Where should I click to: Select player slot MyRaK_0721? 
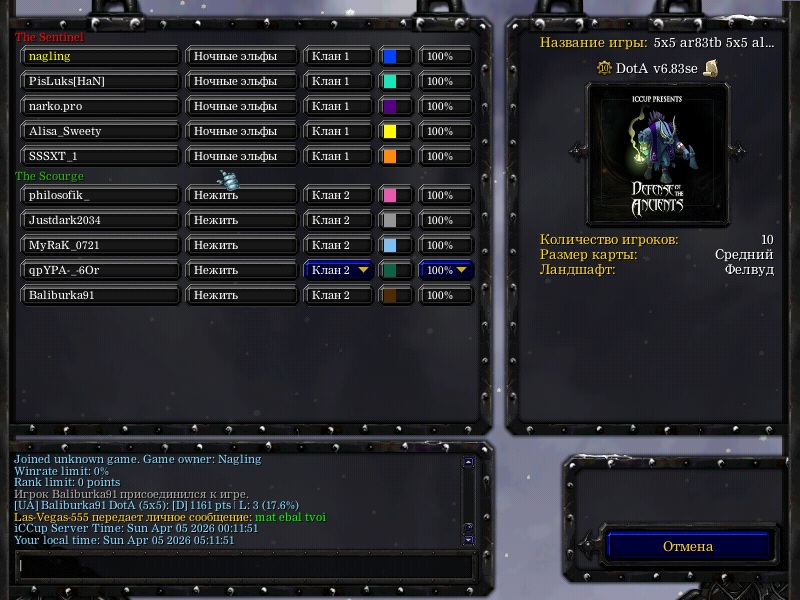pos(100,246)
